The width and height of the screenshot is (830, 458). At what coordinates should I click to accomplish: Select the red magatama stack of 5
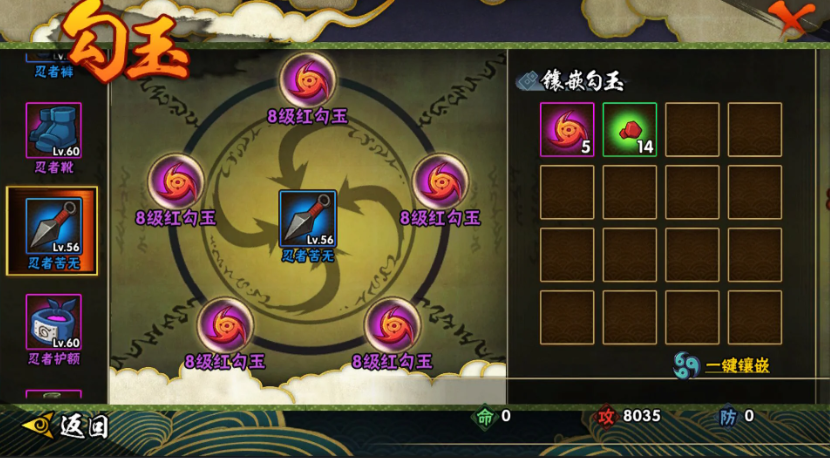tap(567, 130)
